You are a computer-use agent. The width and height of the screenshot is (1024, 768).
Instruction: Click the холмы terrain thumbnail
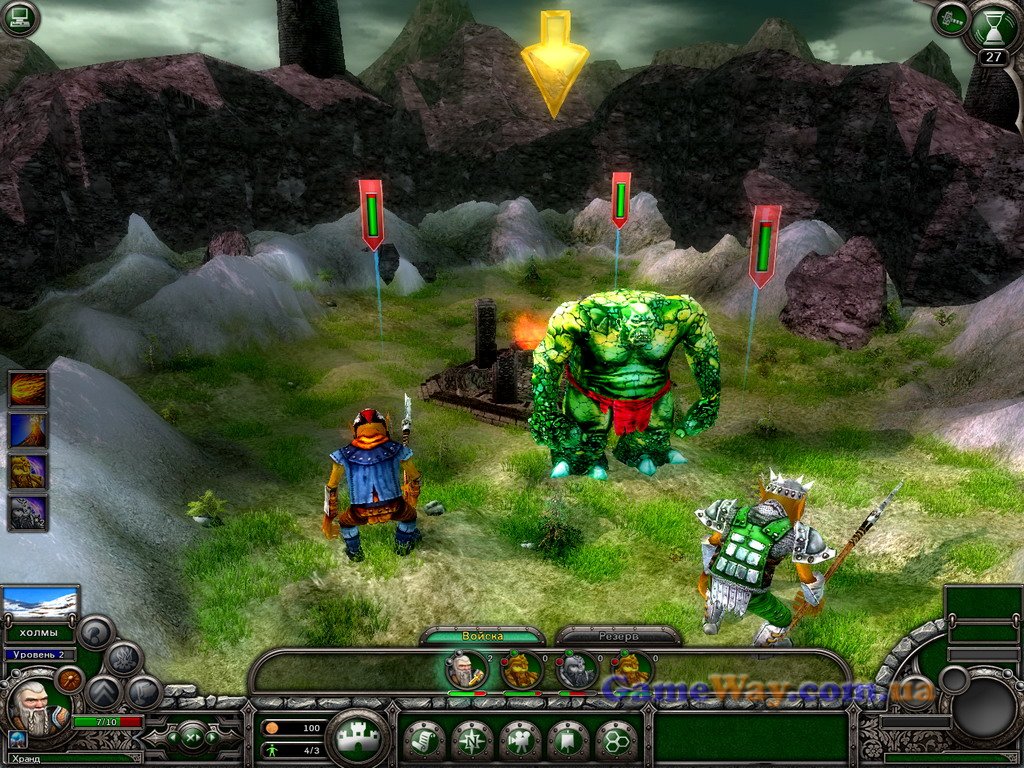41,603
